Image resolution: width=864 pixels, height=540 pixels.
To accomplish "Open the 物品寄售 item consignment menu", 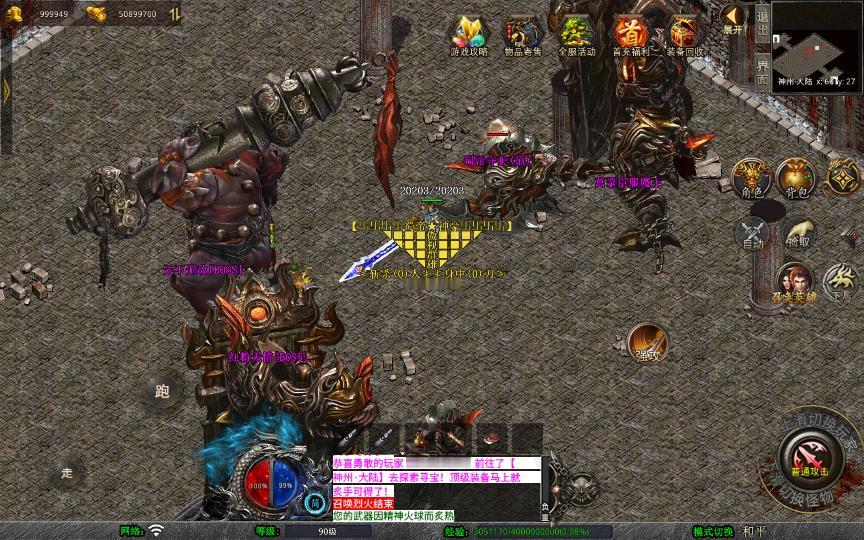I will pos(523,35).
